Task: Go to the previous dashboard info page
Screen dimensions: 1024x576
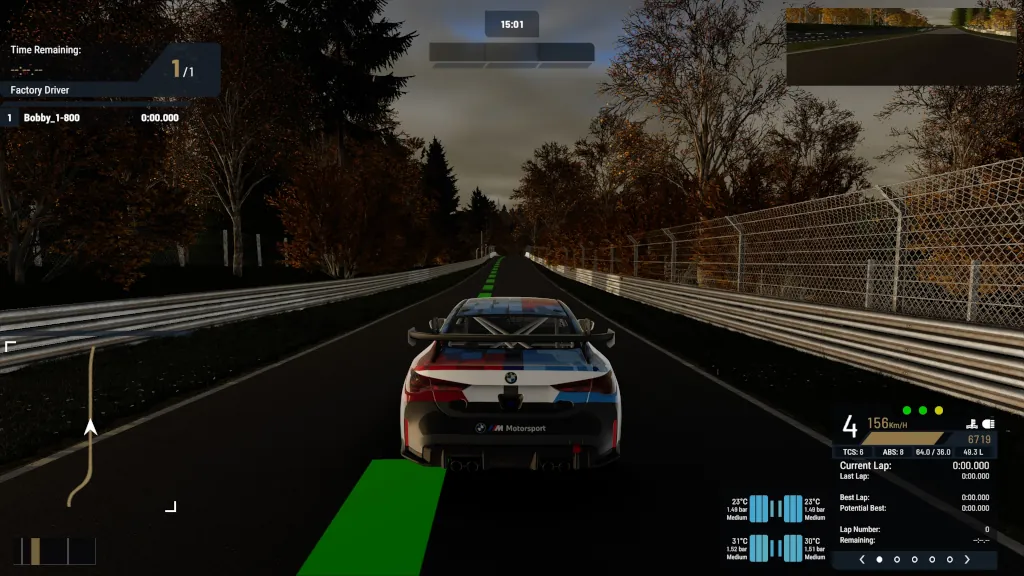Action: click(x=862, y=560)
